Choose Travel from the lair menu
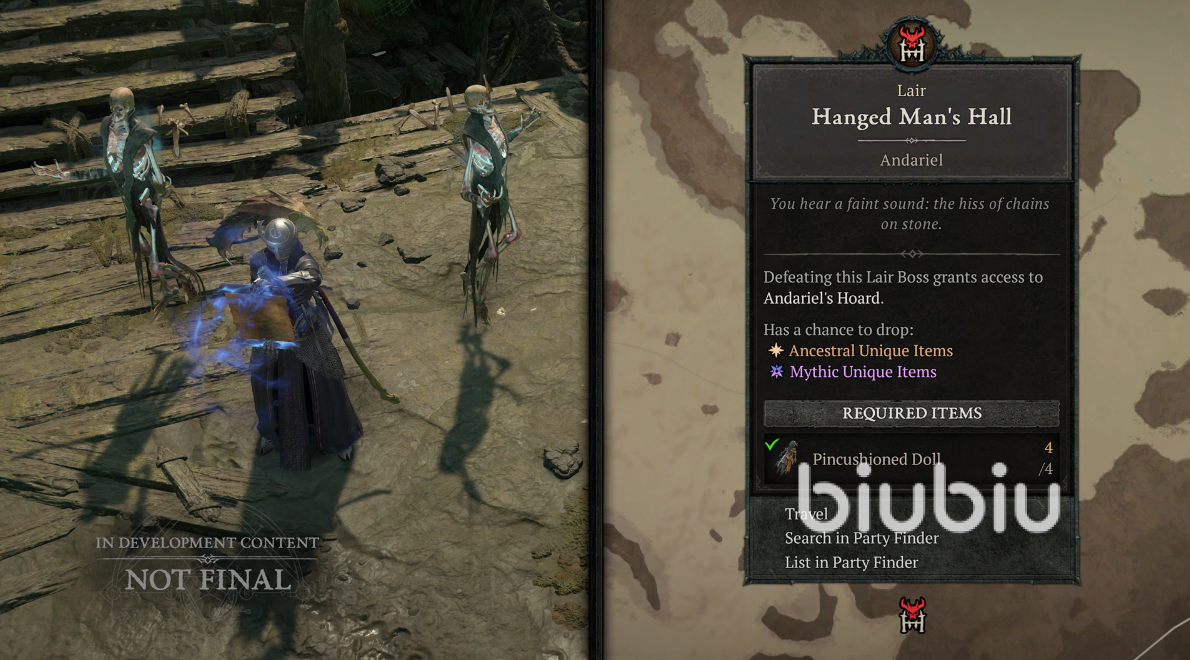Viewport: 1190px width, 660px height. pos(806,514)
